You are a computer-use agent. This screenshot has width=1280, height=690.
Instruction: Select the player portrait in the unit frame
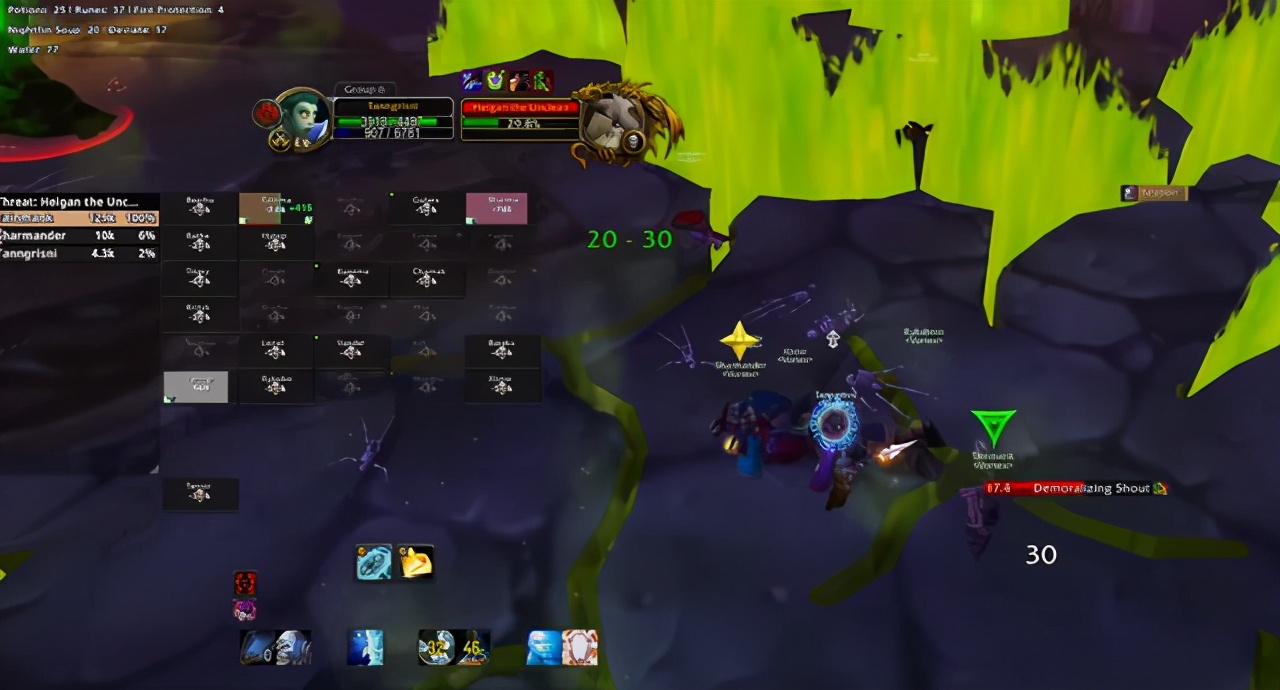coord(301,118)
